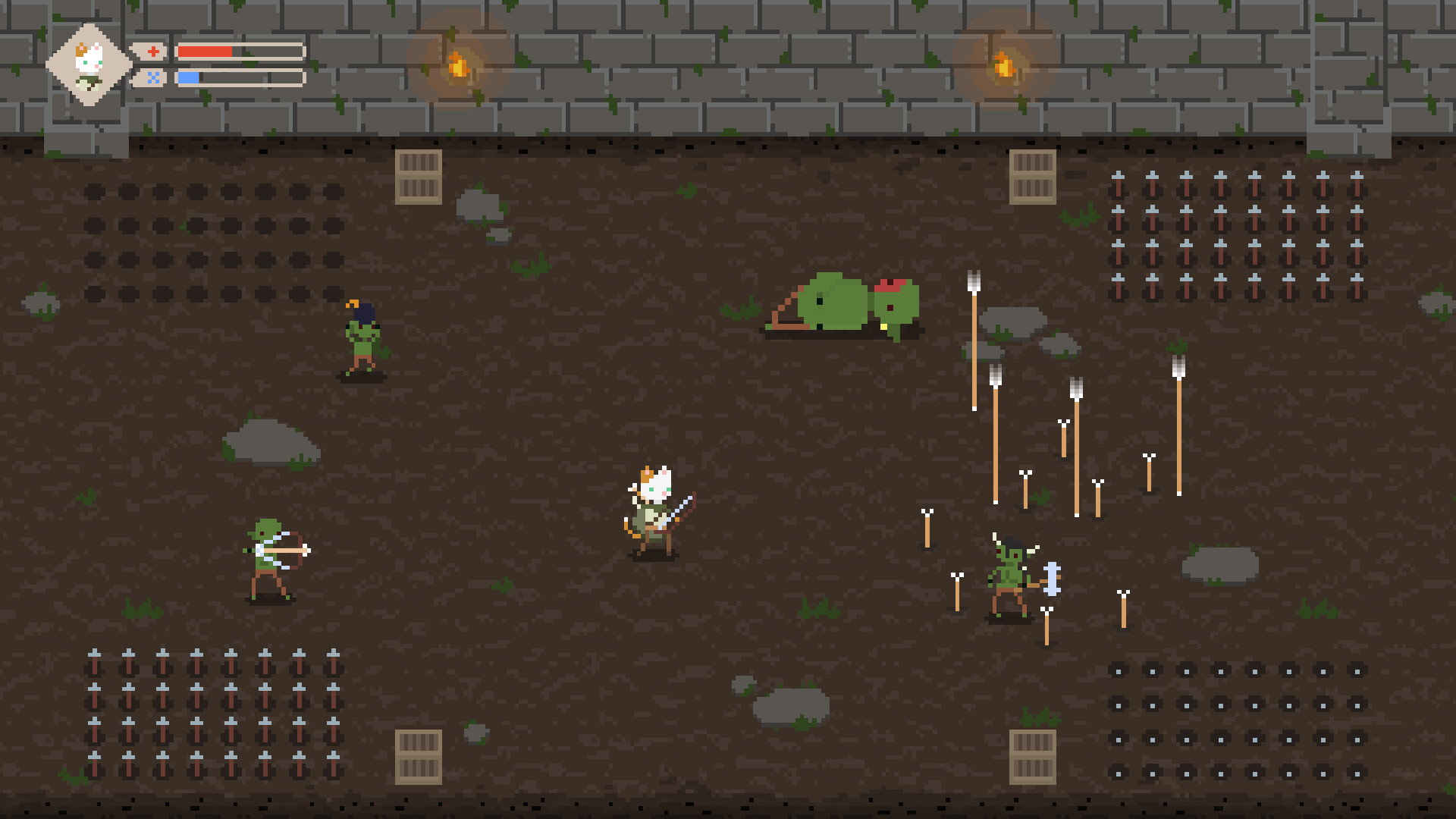Screen dimensions: 1456x819
Task: Select the red health cross icon
Action: coord(154,52)
